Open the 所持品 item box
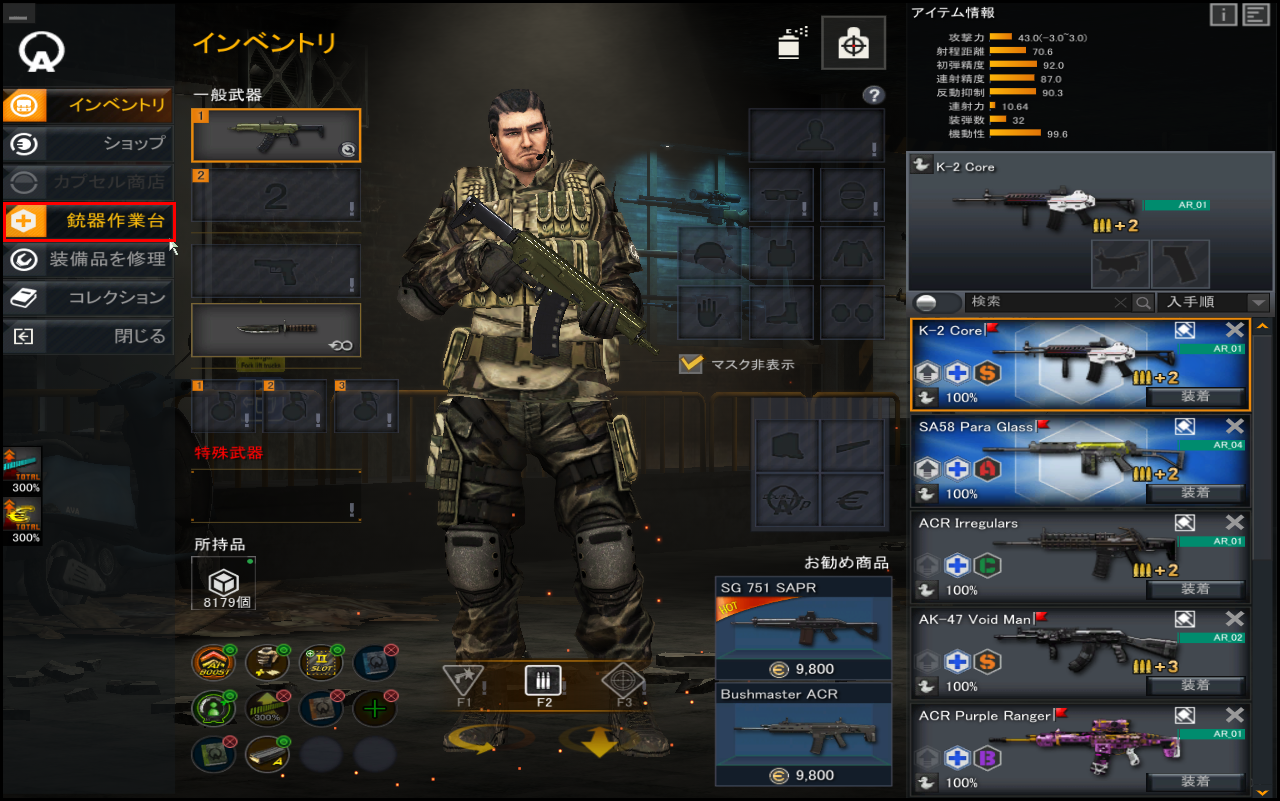 coord(223,583)
